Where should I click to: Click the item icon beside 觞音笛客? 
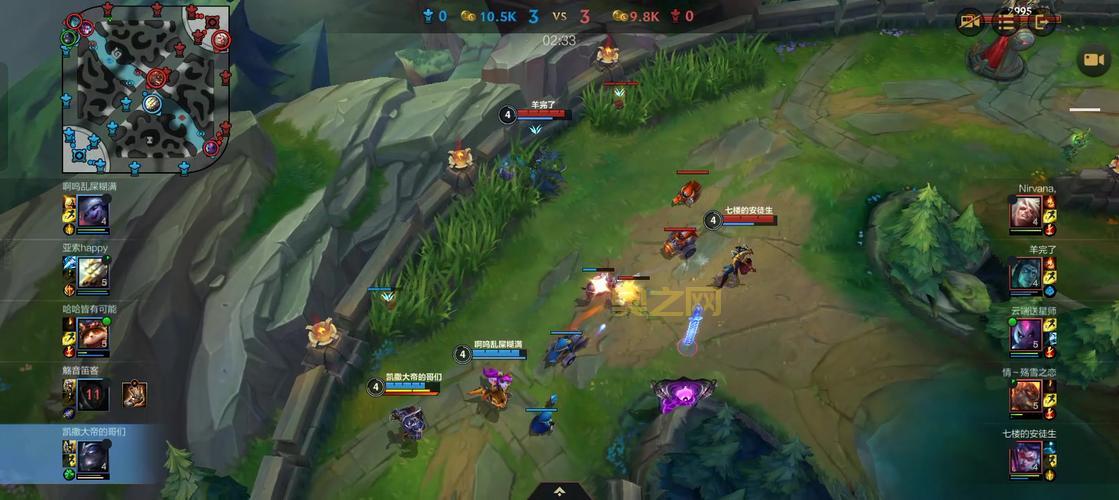tap(135, 395)
